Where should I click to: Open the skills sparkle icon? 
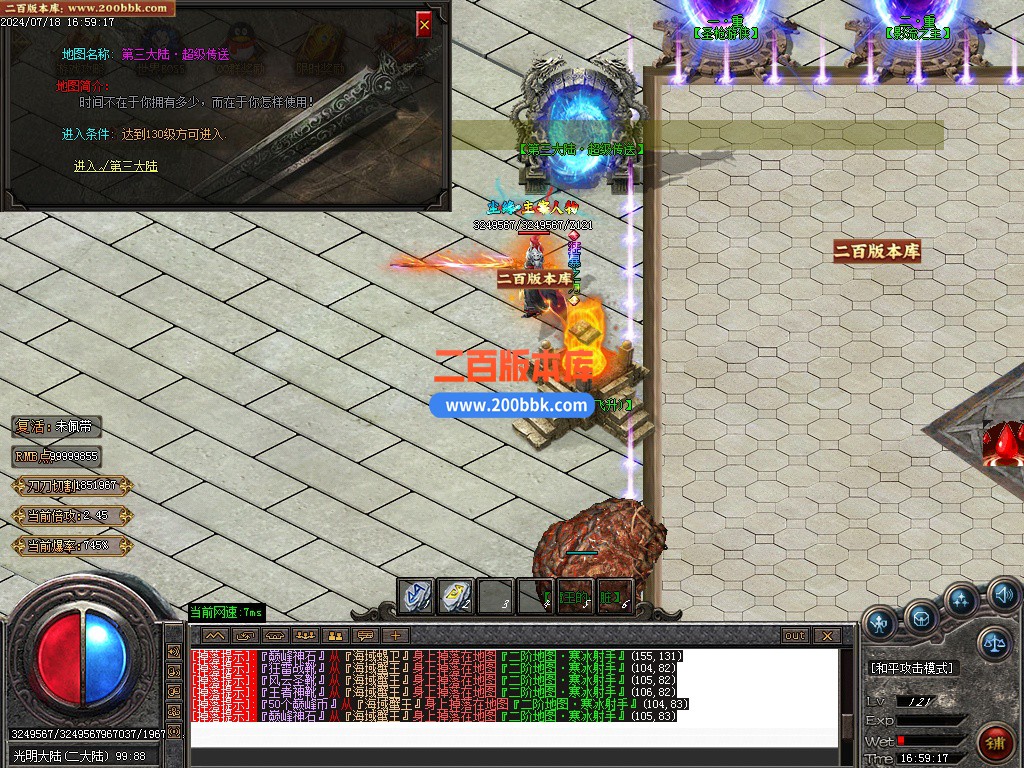pyautogui.click(x=962, y=601)
